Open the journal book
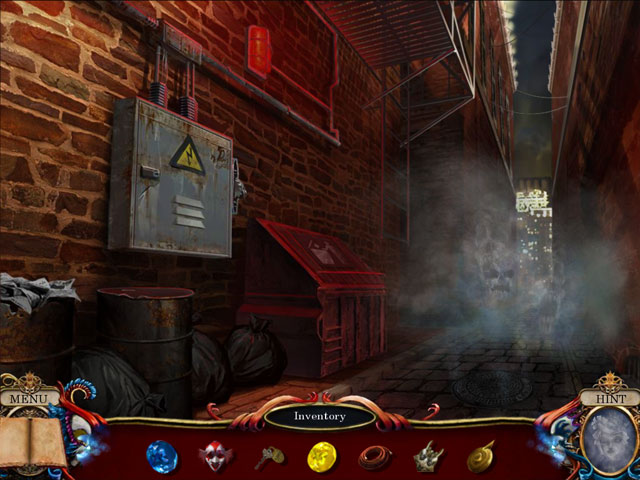 click(x=32, y=442)
